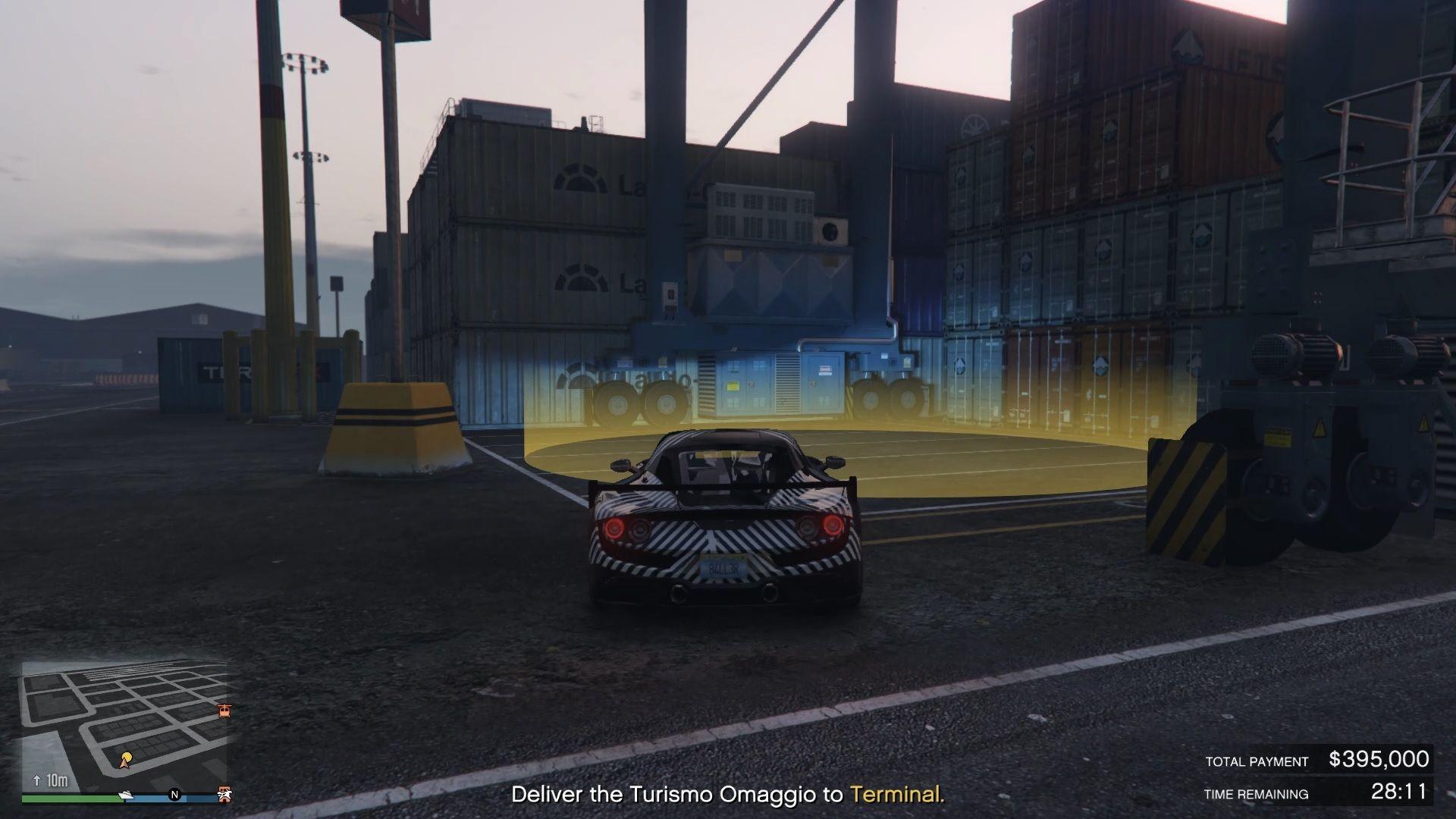Select the yellow Terminal destination blip
The image size is (1456, 819).
click(x=126, y=758)
